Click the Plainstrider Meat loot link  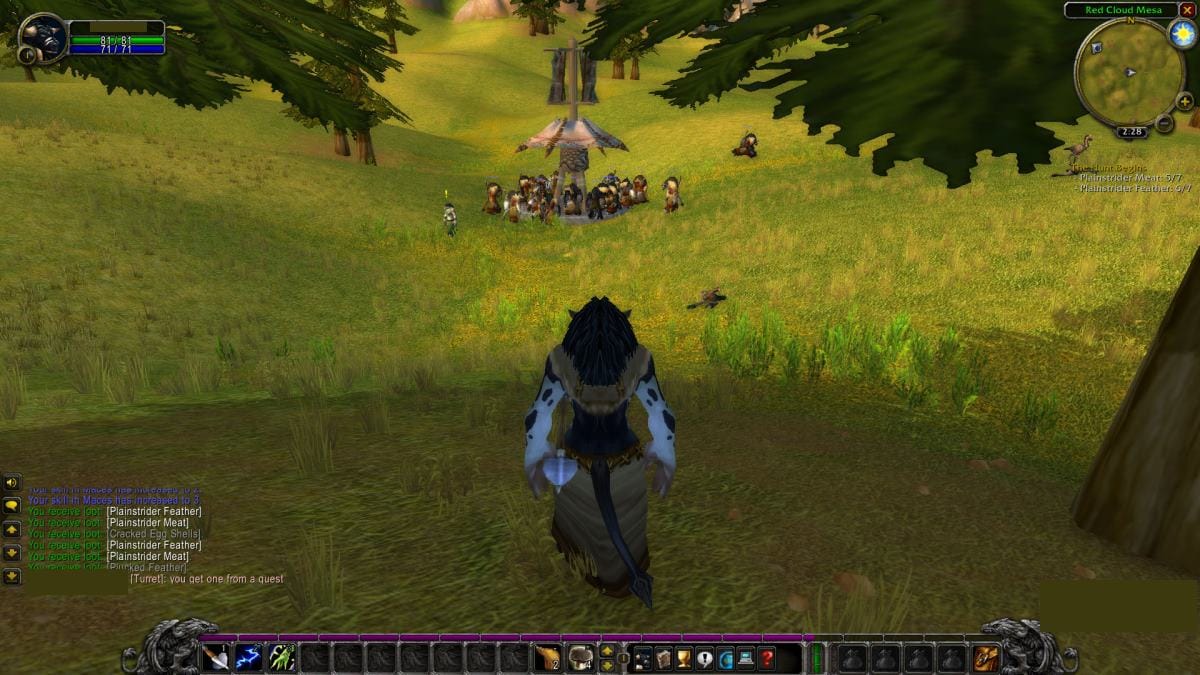[147, 523]
